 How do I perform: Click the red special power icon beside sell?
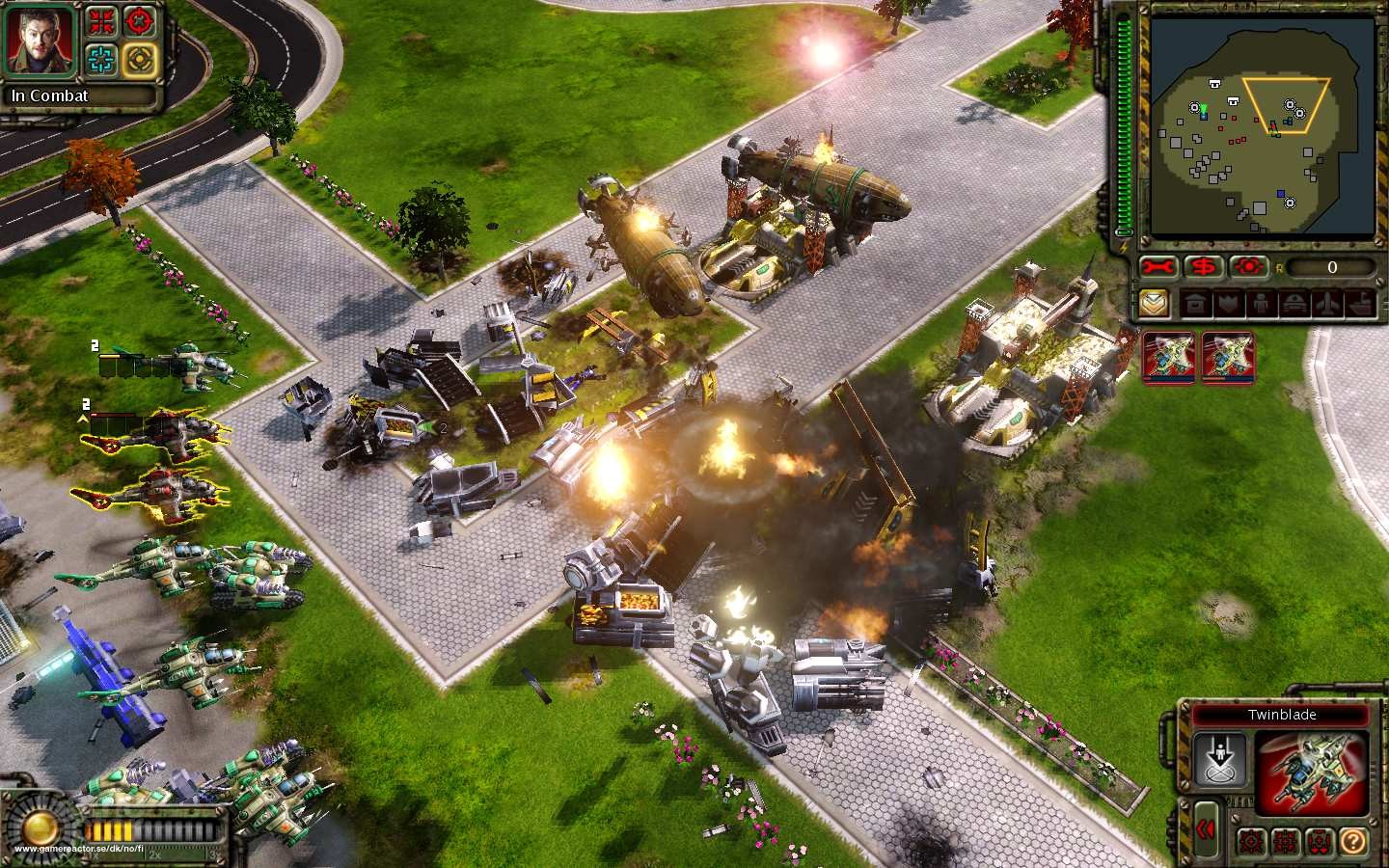1247,268
